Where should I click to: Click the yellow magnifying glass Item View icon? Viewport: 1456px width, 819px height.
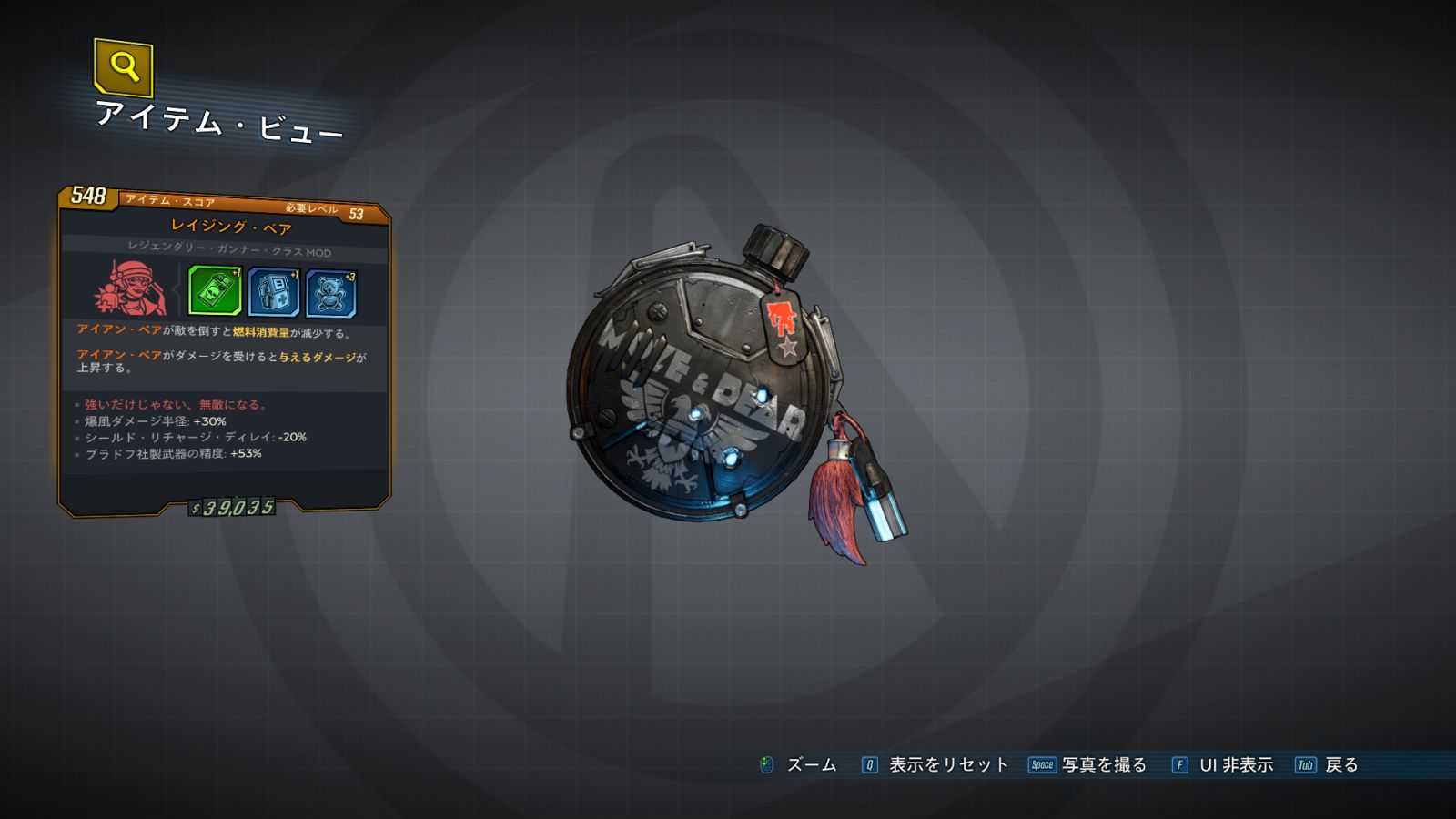point(124,67)
